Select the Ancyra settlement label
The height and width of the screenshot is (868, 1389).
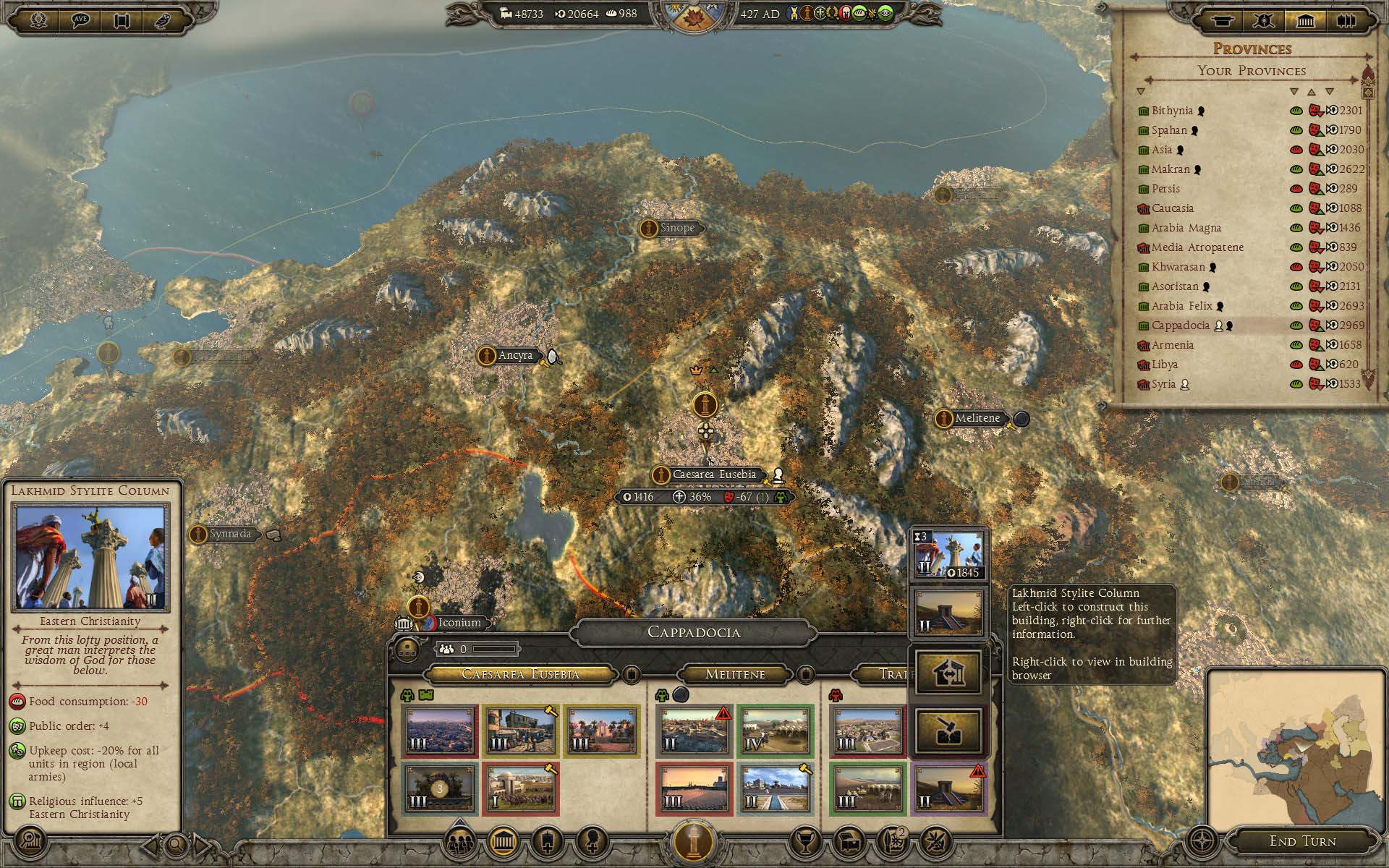pyautogui.click(x=514, y=355)
